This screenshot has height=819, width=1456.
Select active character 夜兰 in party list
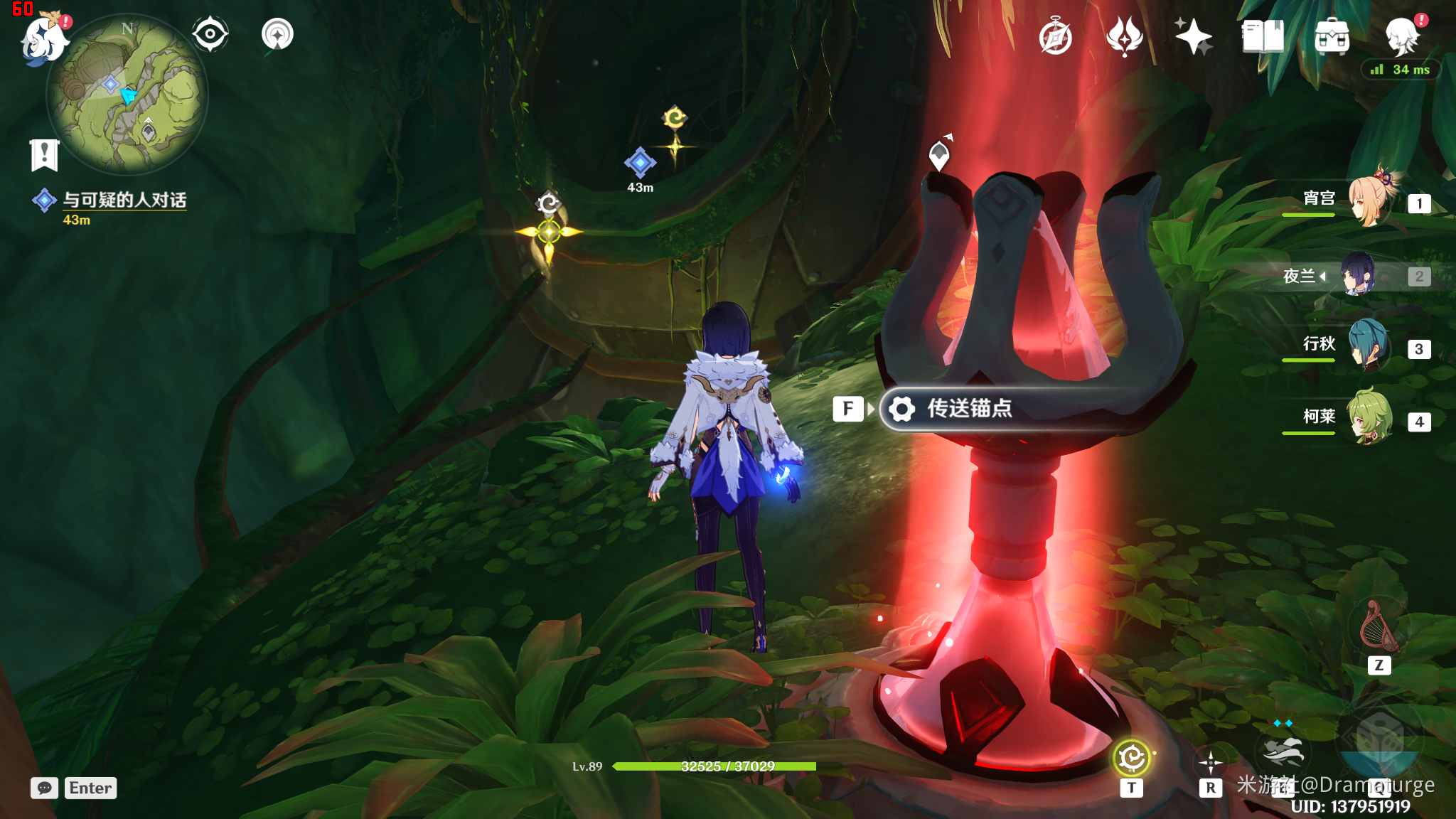(1359, 274)
